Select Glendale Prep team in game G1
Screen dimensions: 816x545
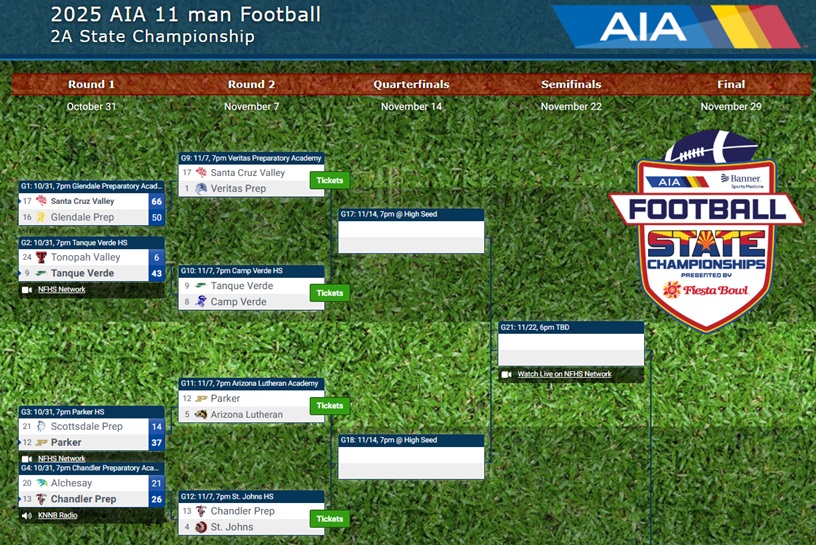pyautogui.click(x=82, y=217)
